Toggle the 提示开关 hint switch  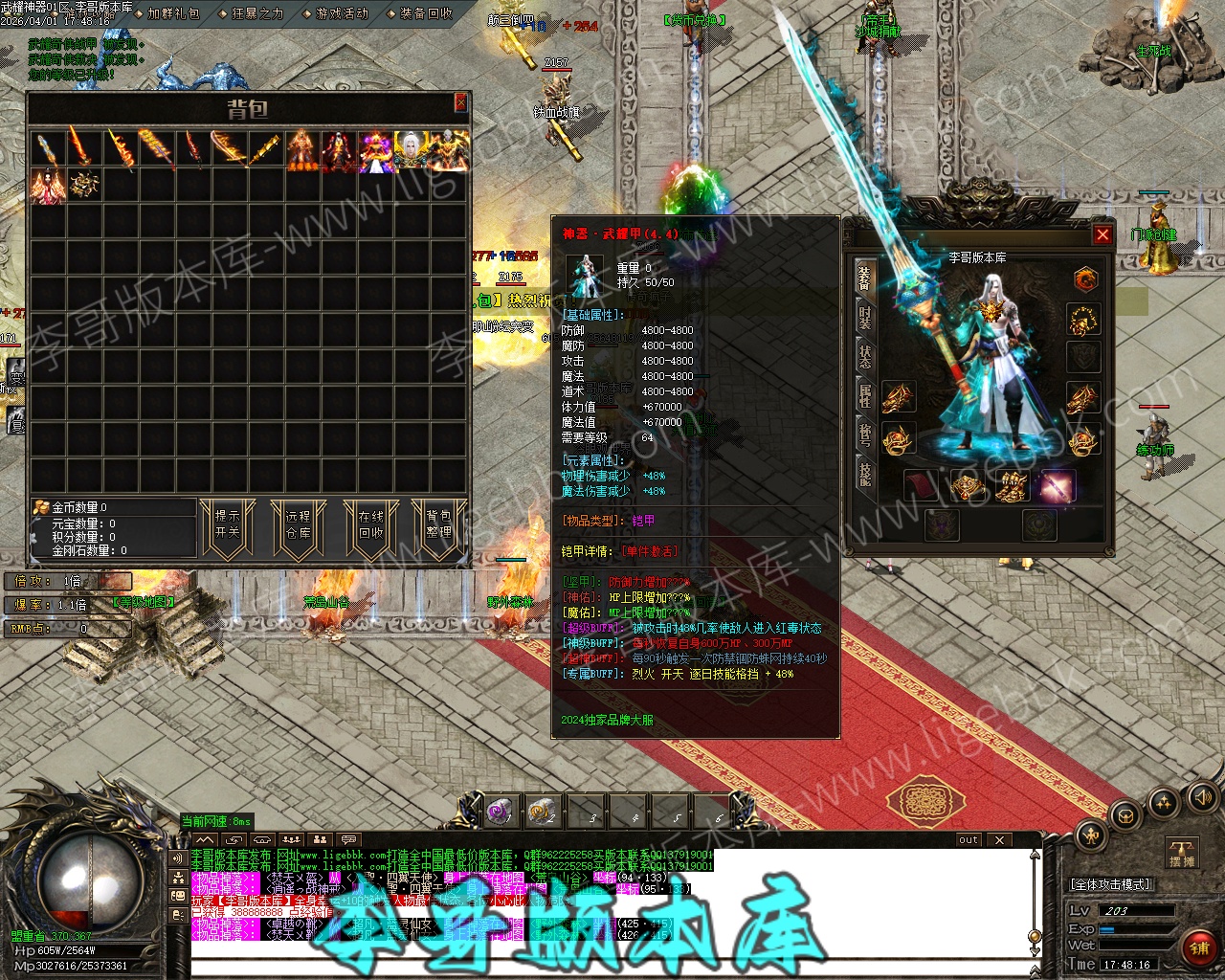[x=228, y=523]
